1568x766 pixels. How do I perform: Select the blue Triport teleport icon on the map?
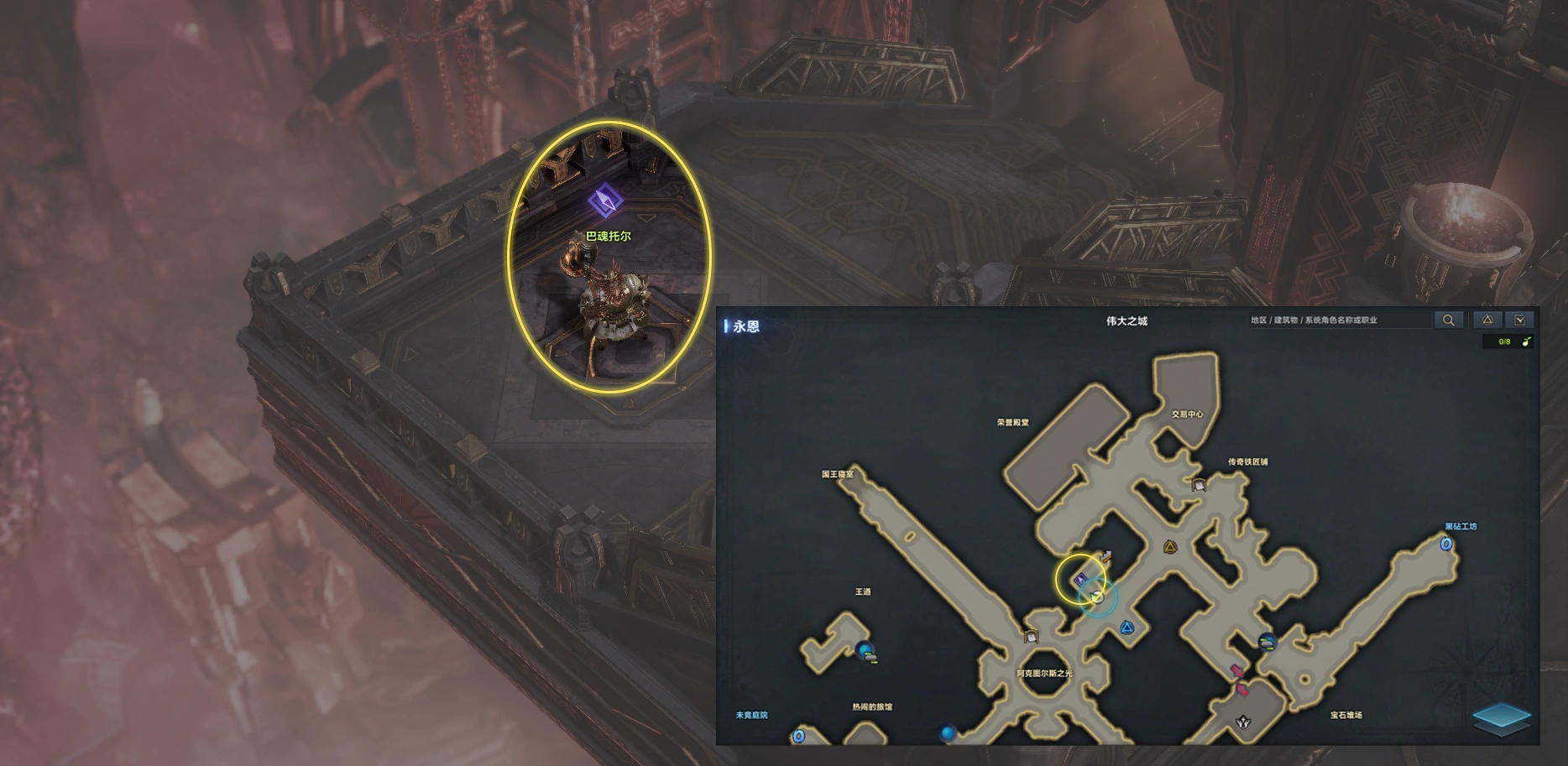pos(1127,628)
